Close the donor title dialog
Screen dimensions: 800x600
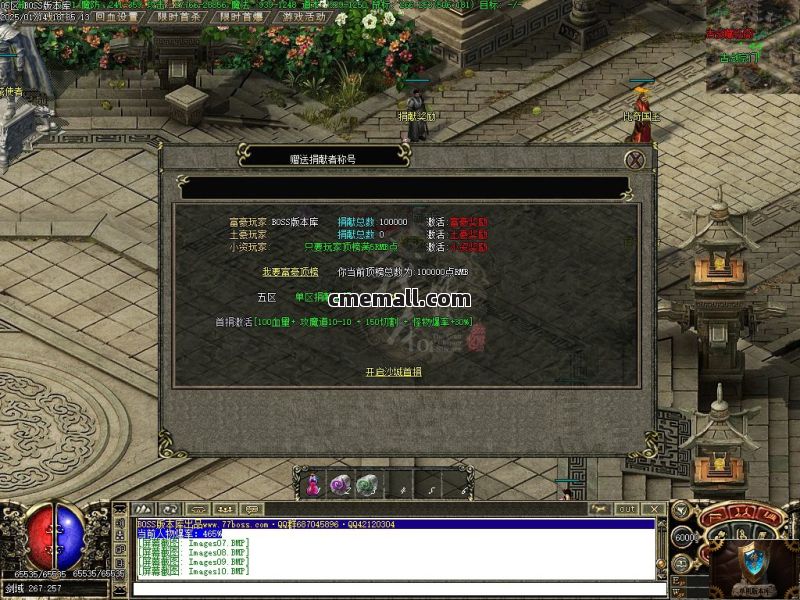tap(634, 160)
